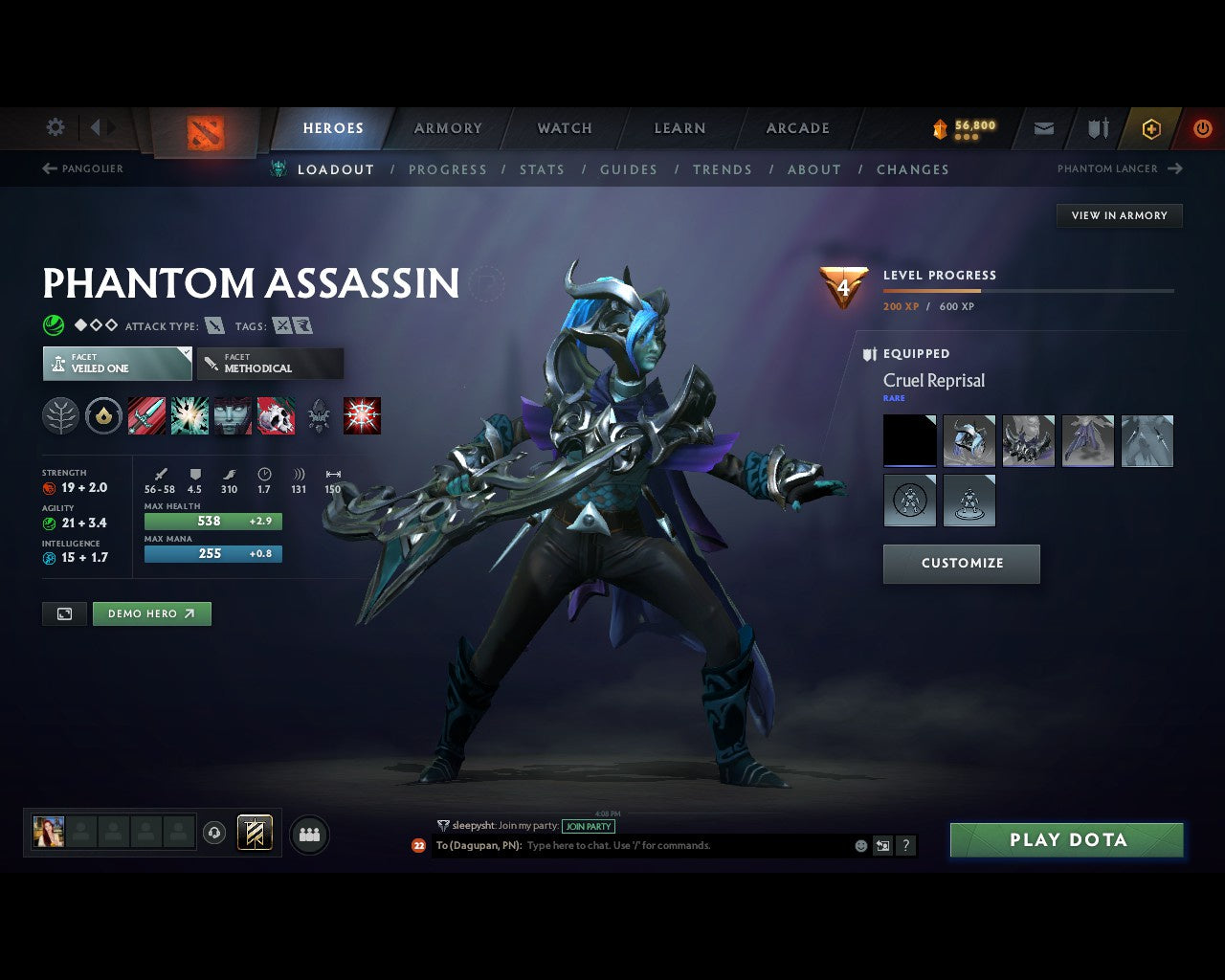Screen dimensions: 1225x980
Task: Open the Phantom Strike ability icon
Action: (190, 415)
